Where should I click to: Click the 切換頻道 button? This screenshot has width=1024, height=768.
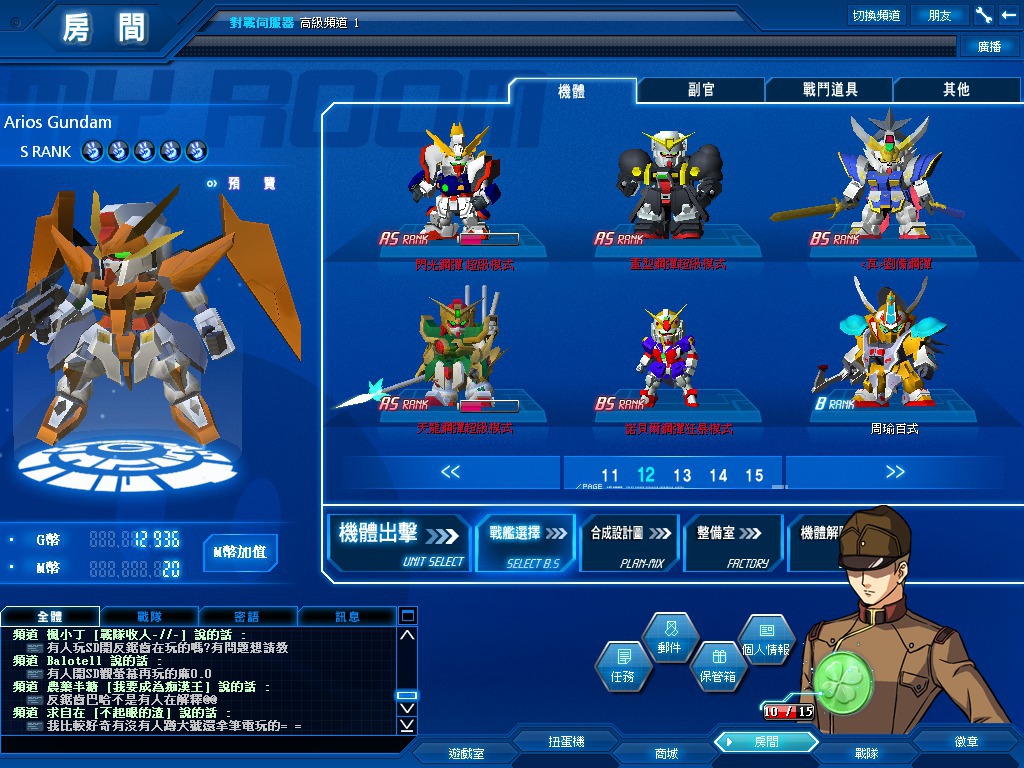(x=876, y=15)
